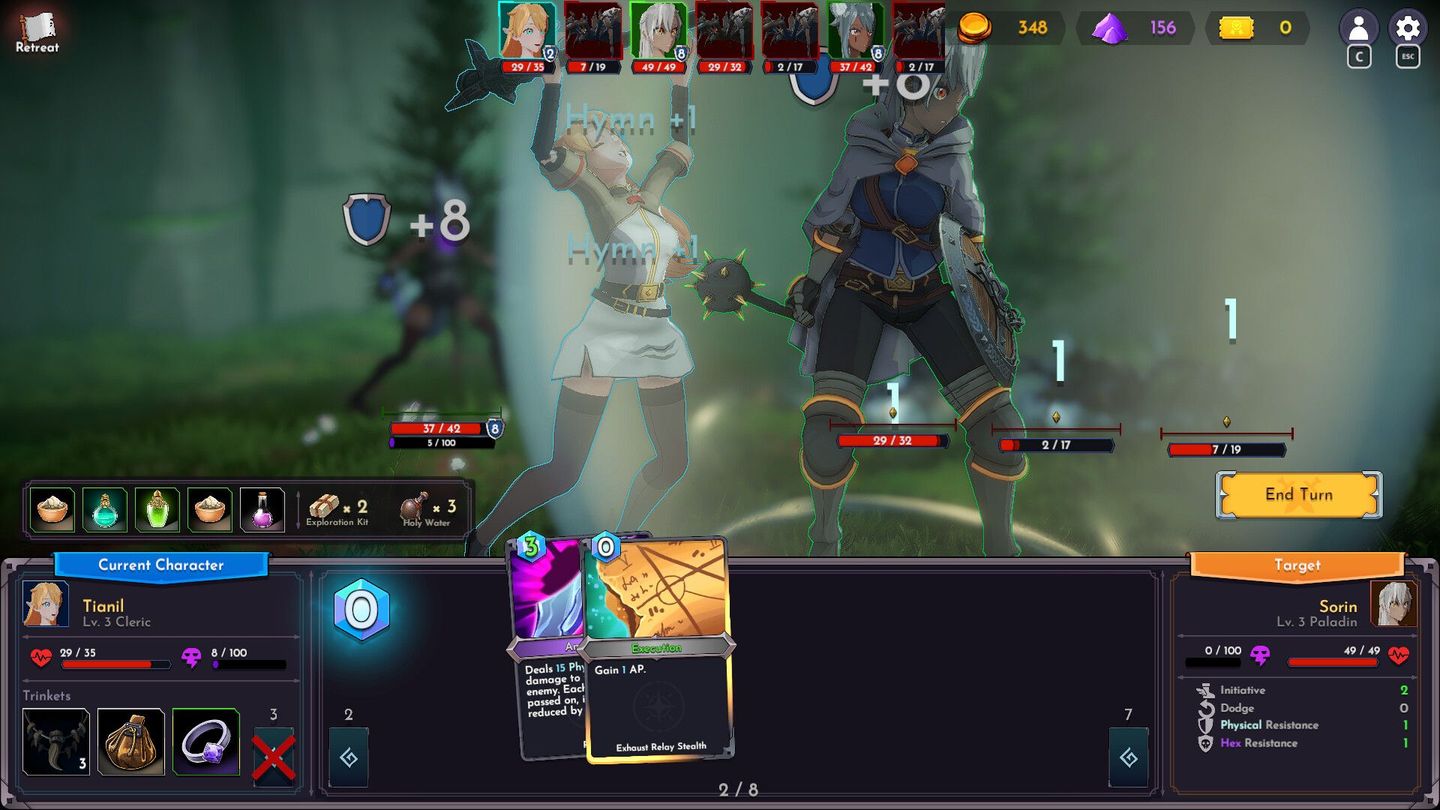This screenshot has width=1440, height=810.
Task: Click the red X on the trinket slot
Action: [272, 757]
